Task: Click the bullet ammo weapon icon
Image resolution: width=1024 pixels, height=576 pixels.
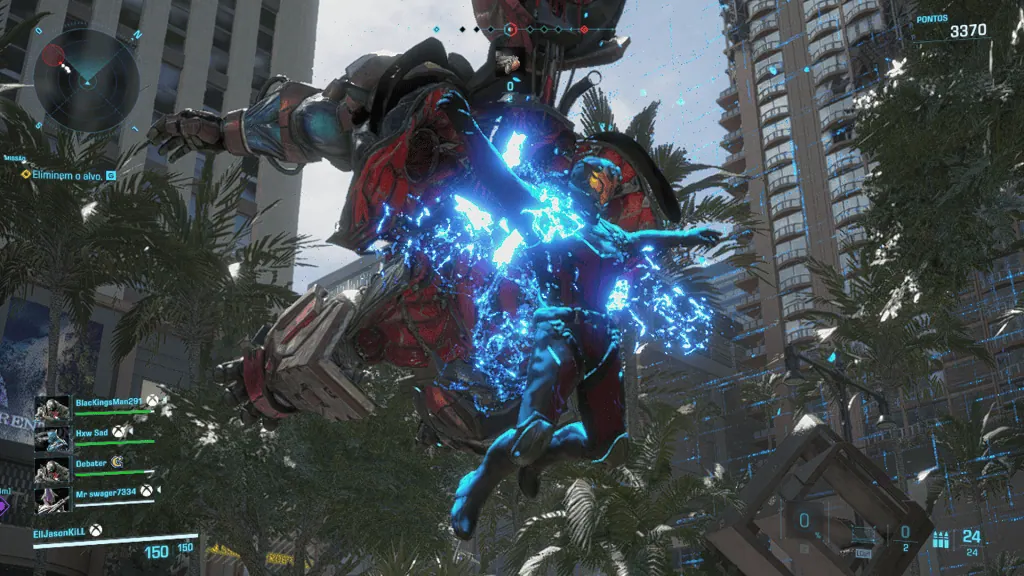Action: tap(939, 538)
